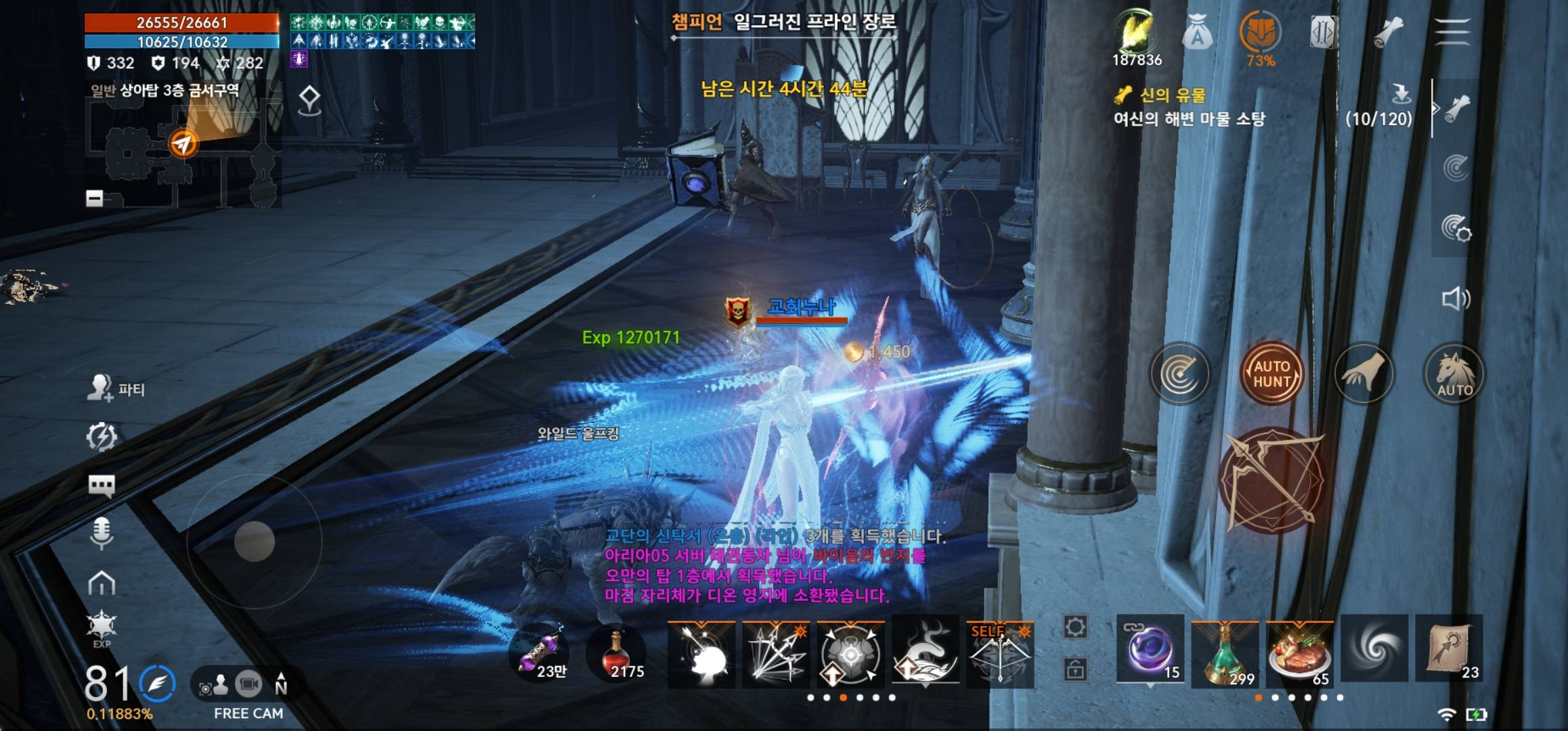Image resolution: width=1568 pixels, height=731 pixels.
Task: Use the green potion with 299 count
Action: click(1224, 653)
